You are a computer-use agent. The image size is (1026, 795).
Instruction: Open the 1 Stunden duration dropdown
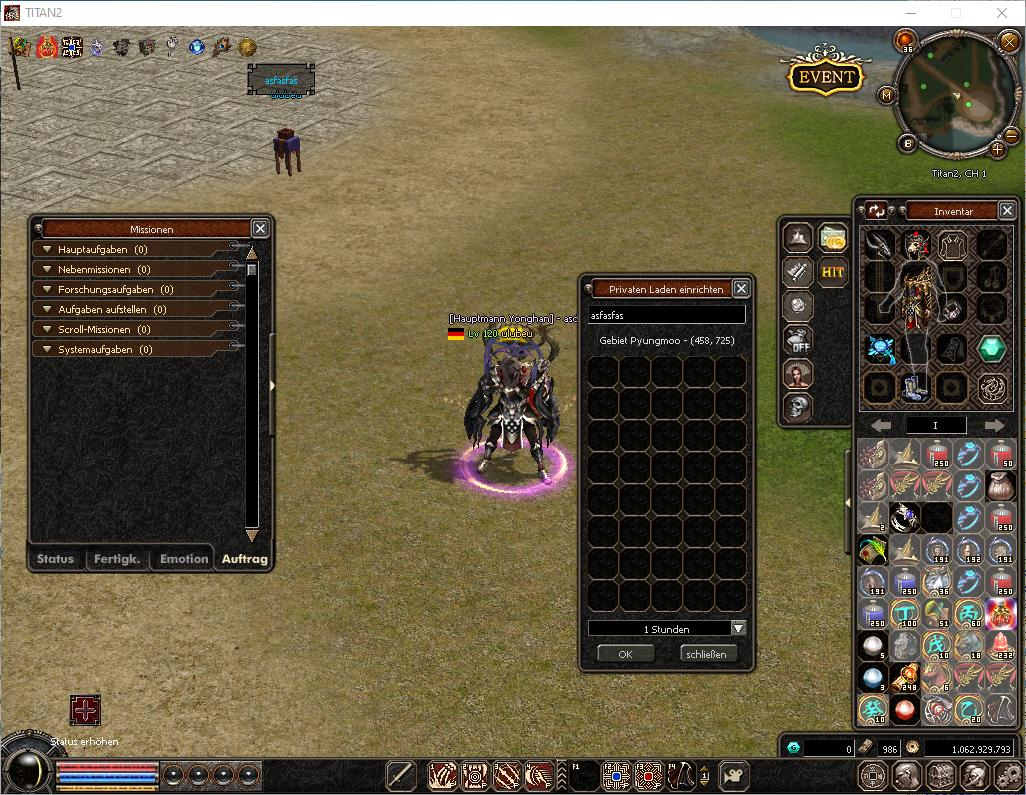(738, 628)
